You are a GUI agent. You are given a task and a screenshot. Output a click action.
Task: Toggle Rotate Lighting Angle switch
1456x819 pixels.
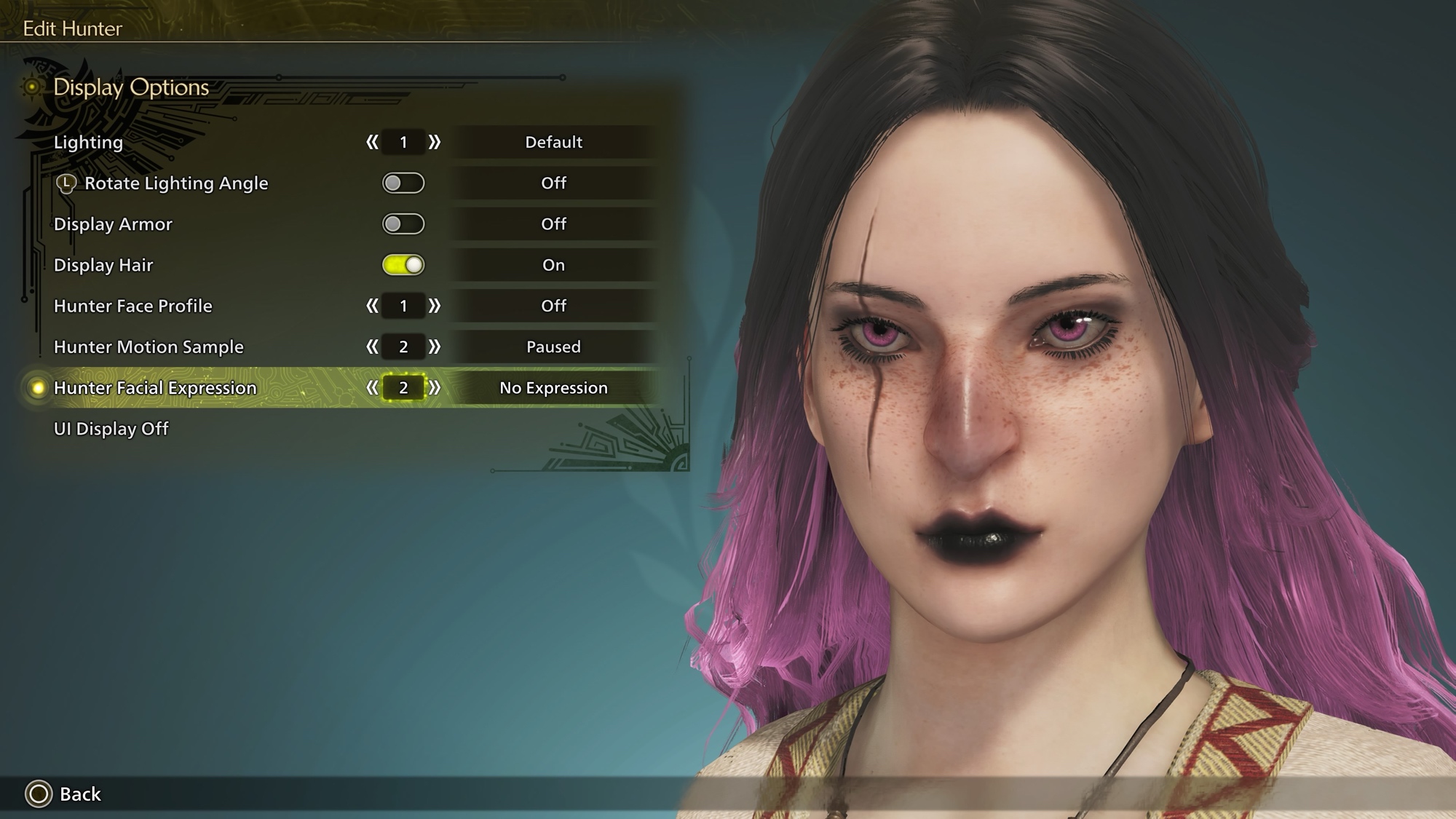(403, 183)
